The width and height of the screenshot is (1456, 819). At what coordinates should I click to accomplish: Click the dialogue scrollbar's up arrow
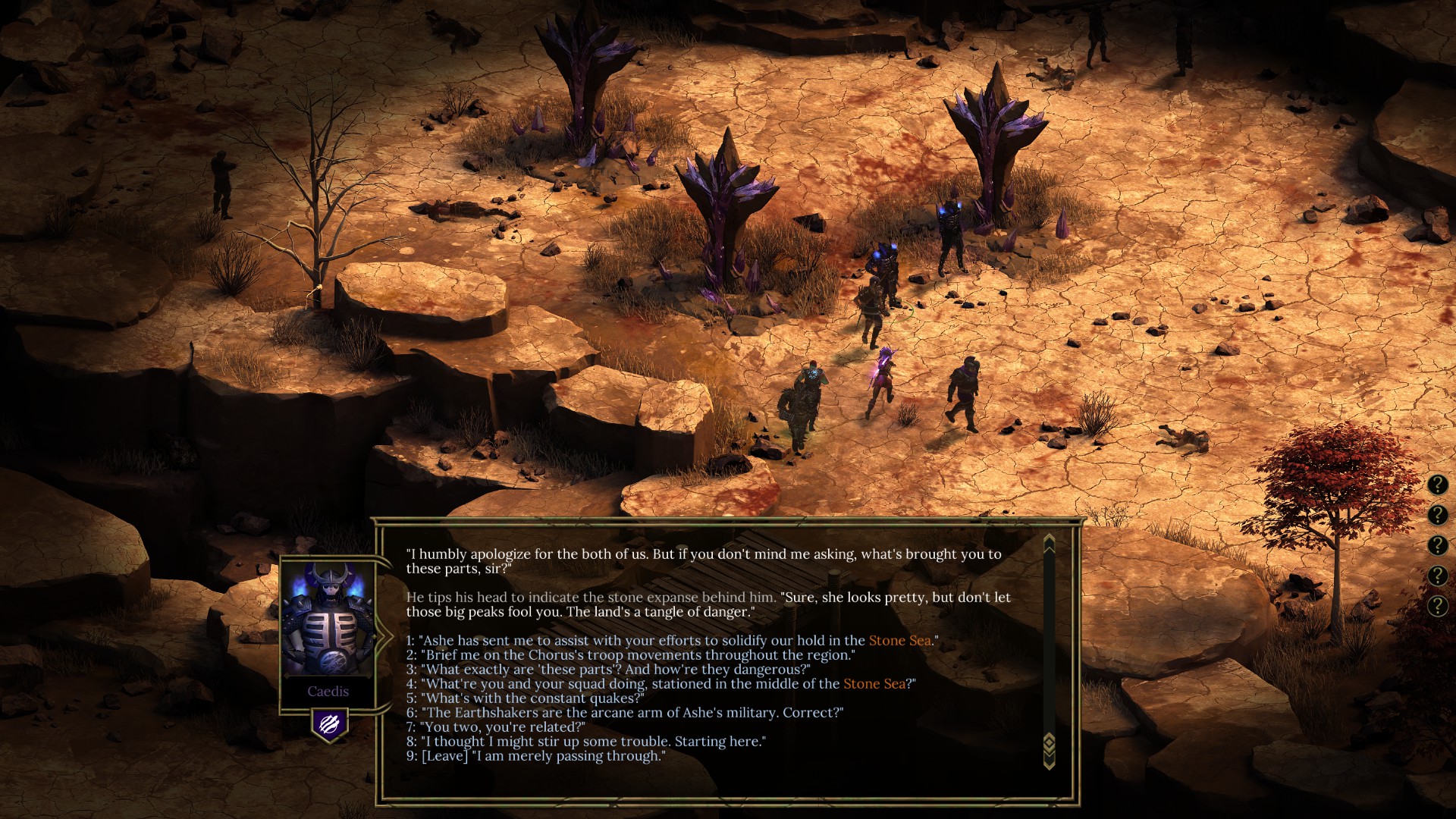[x=1050, y=543]
